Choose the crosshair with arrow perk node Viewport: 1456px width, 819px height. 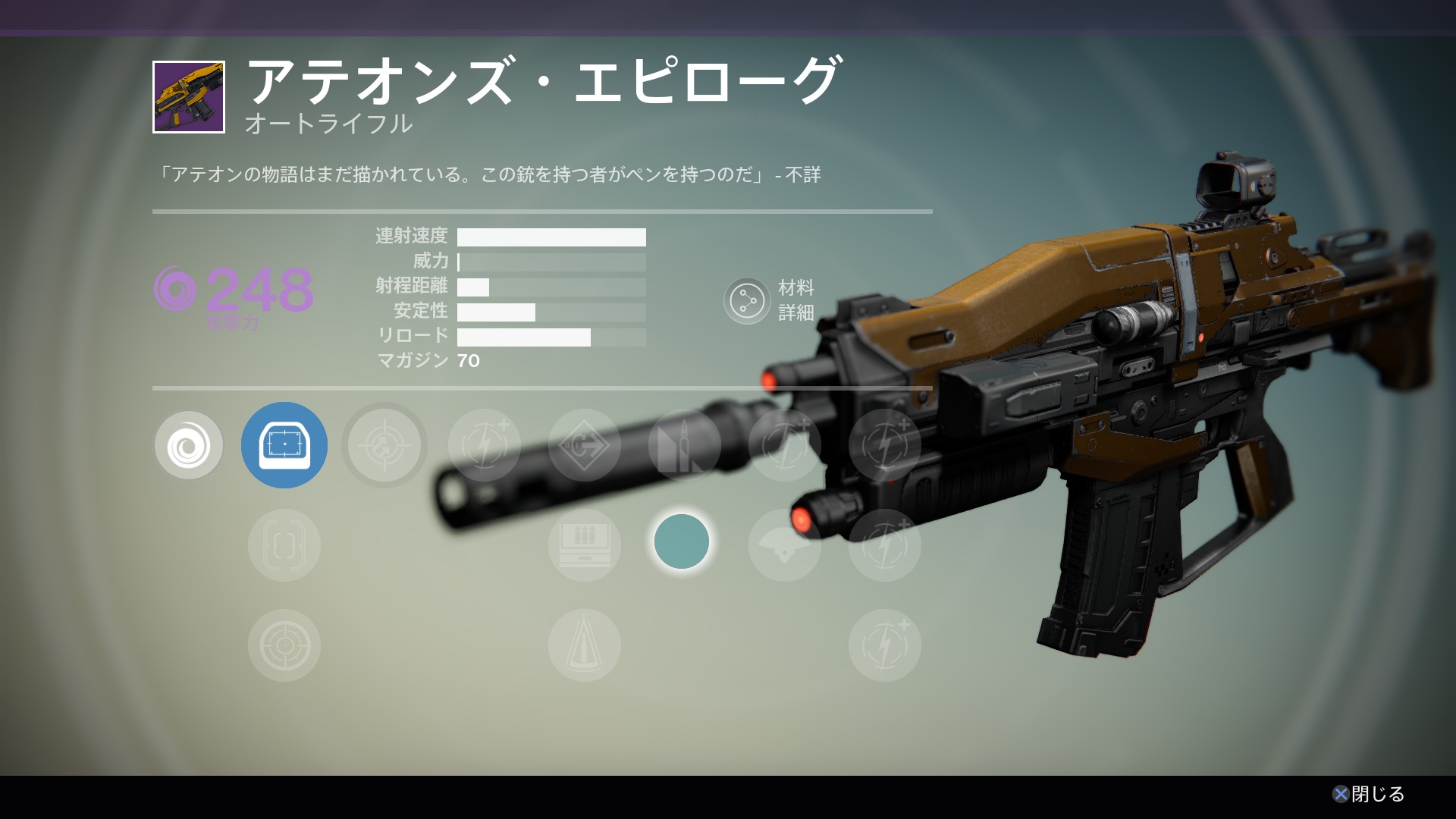[x=384, y=445]
